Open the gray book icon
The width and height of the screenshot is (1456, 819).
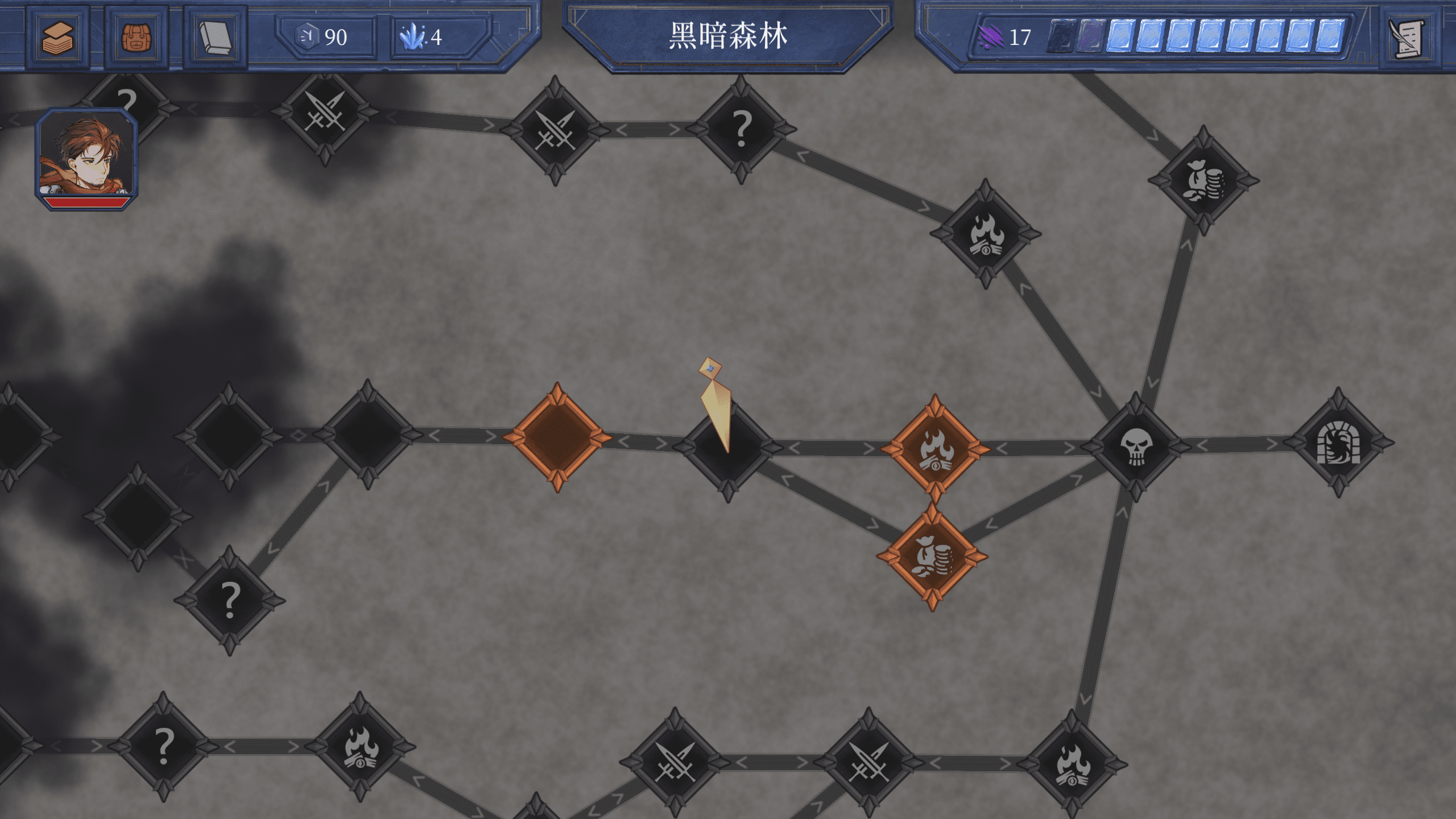(x=216, y=38)
